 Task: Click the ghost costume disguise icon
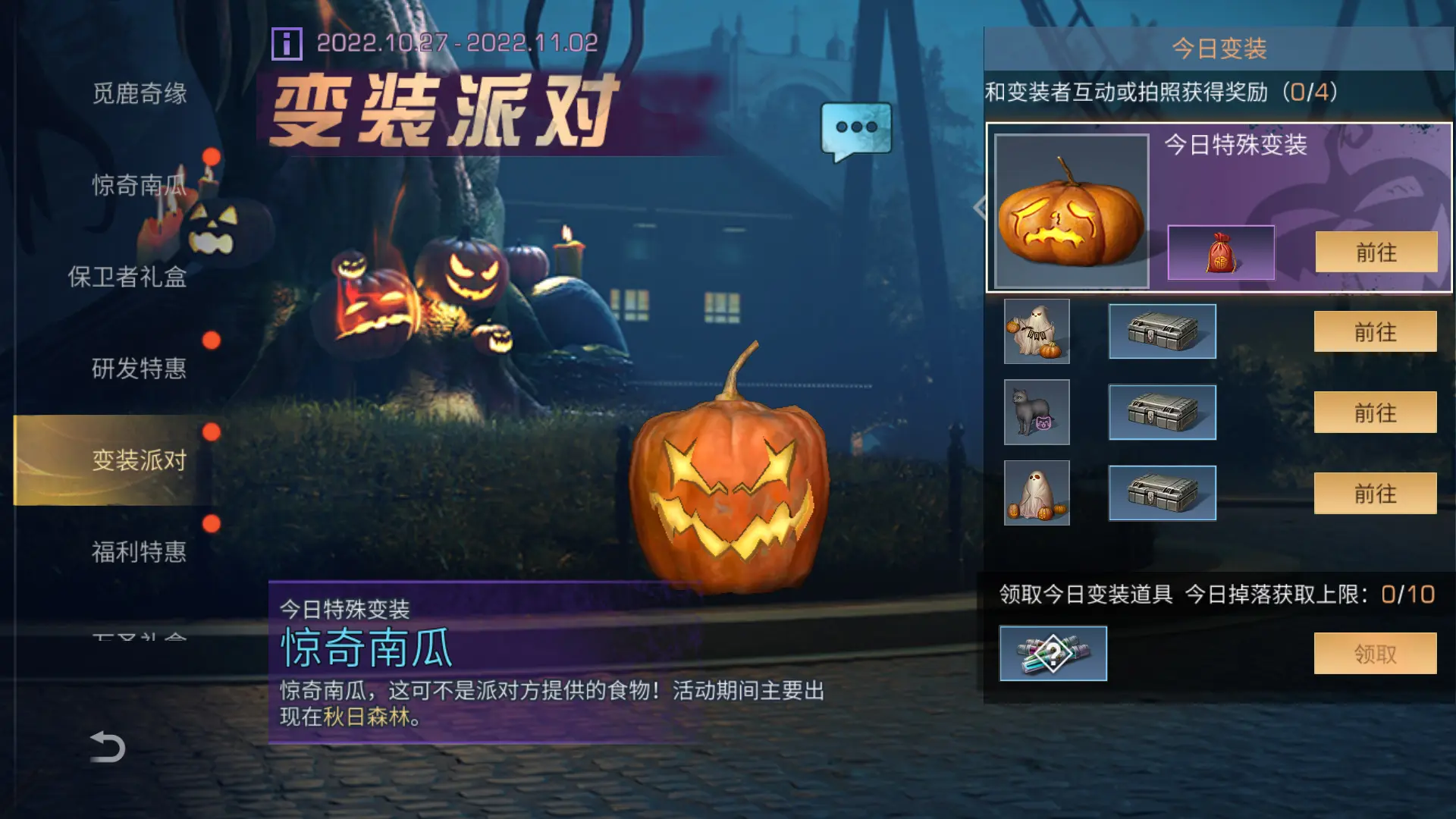tap(1036, 332)
